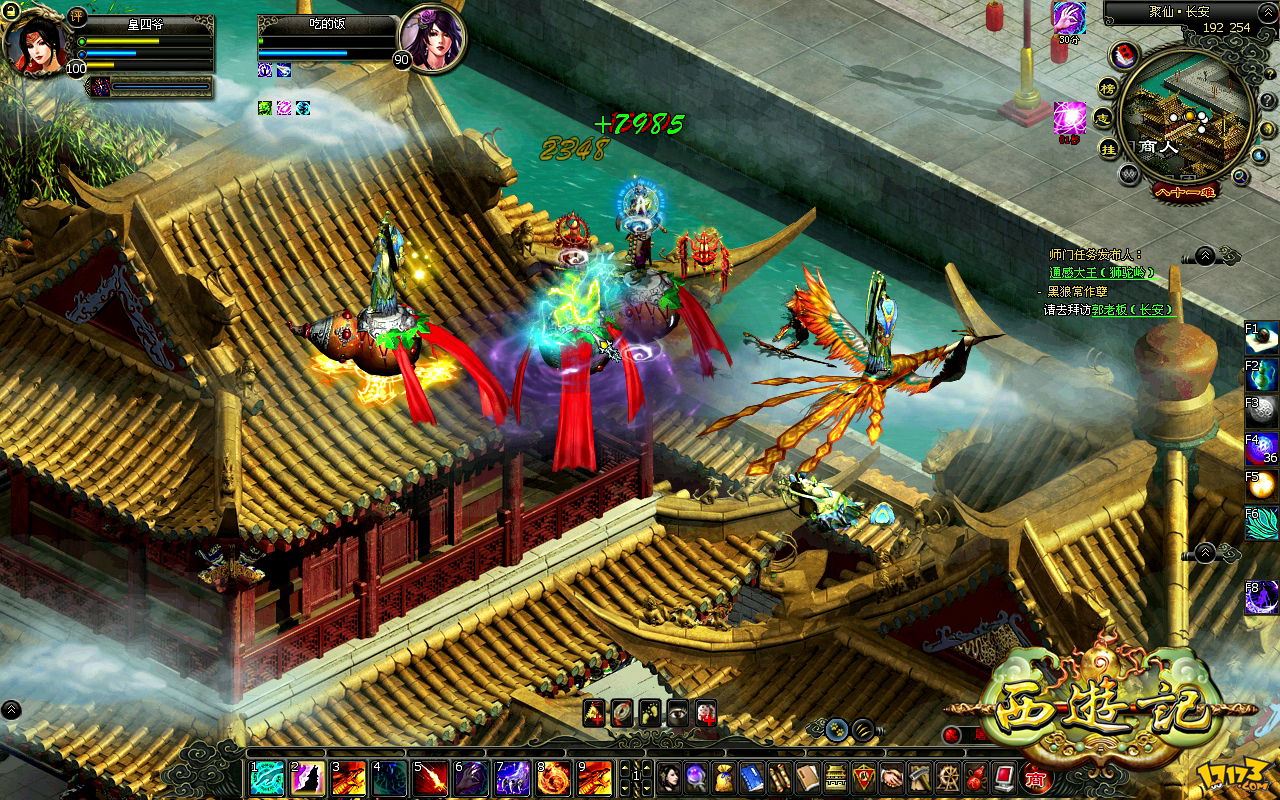Open the 商 shop button
Viewport: 1280px width, 800px height.
coord(1036,778)
